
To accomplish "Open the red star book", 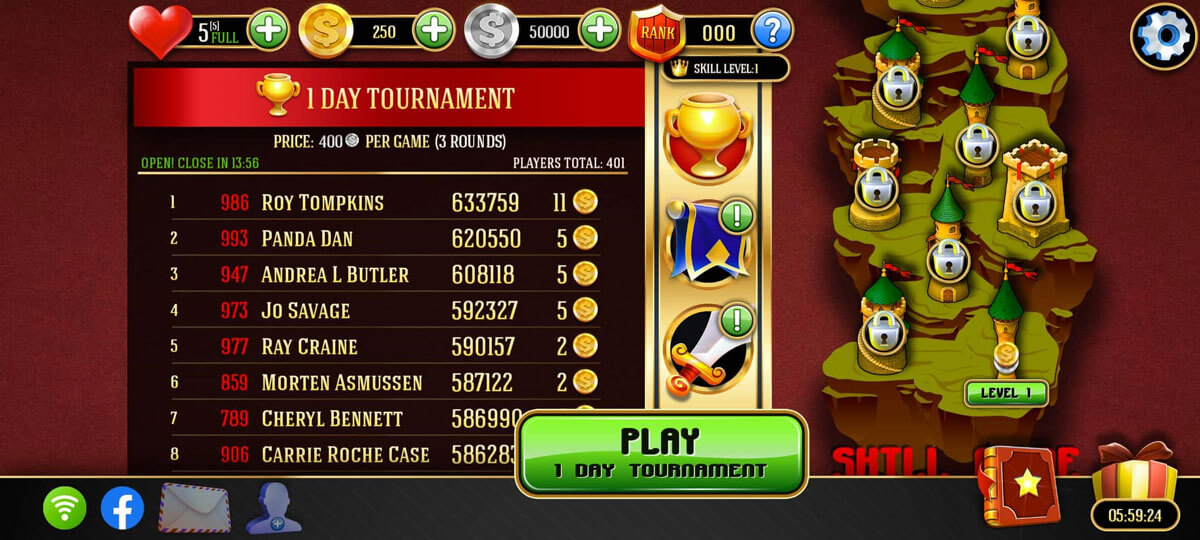I will tap(1020, 485).
